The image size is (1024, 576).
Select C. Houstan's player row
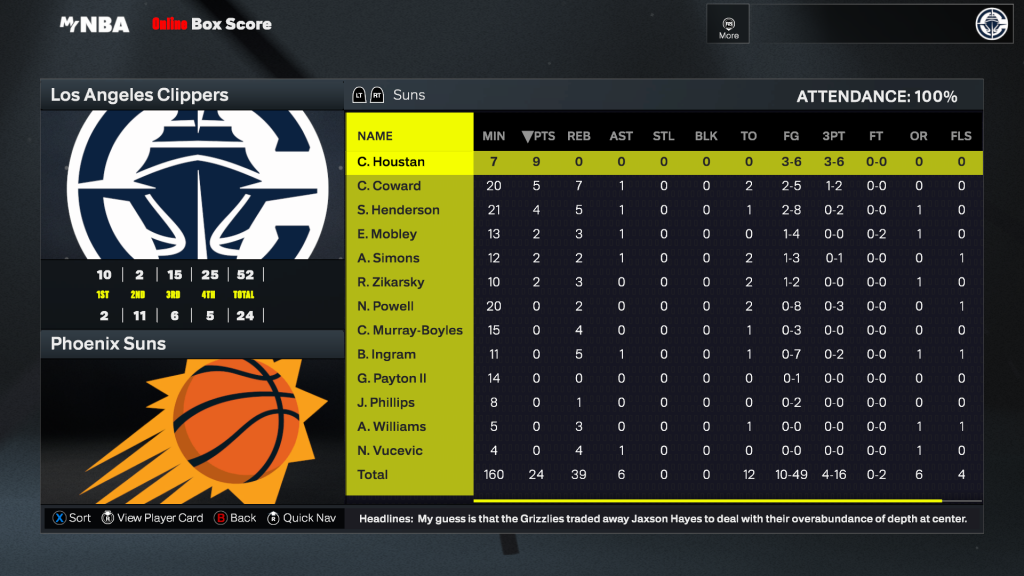pos(391,162)
